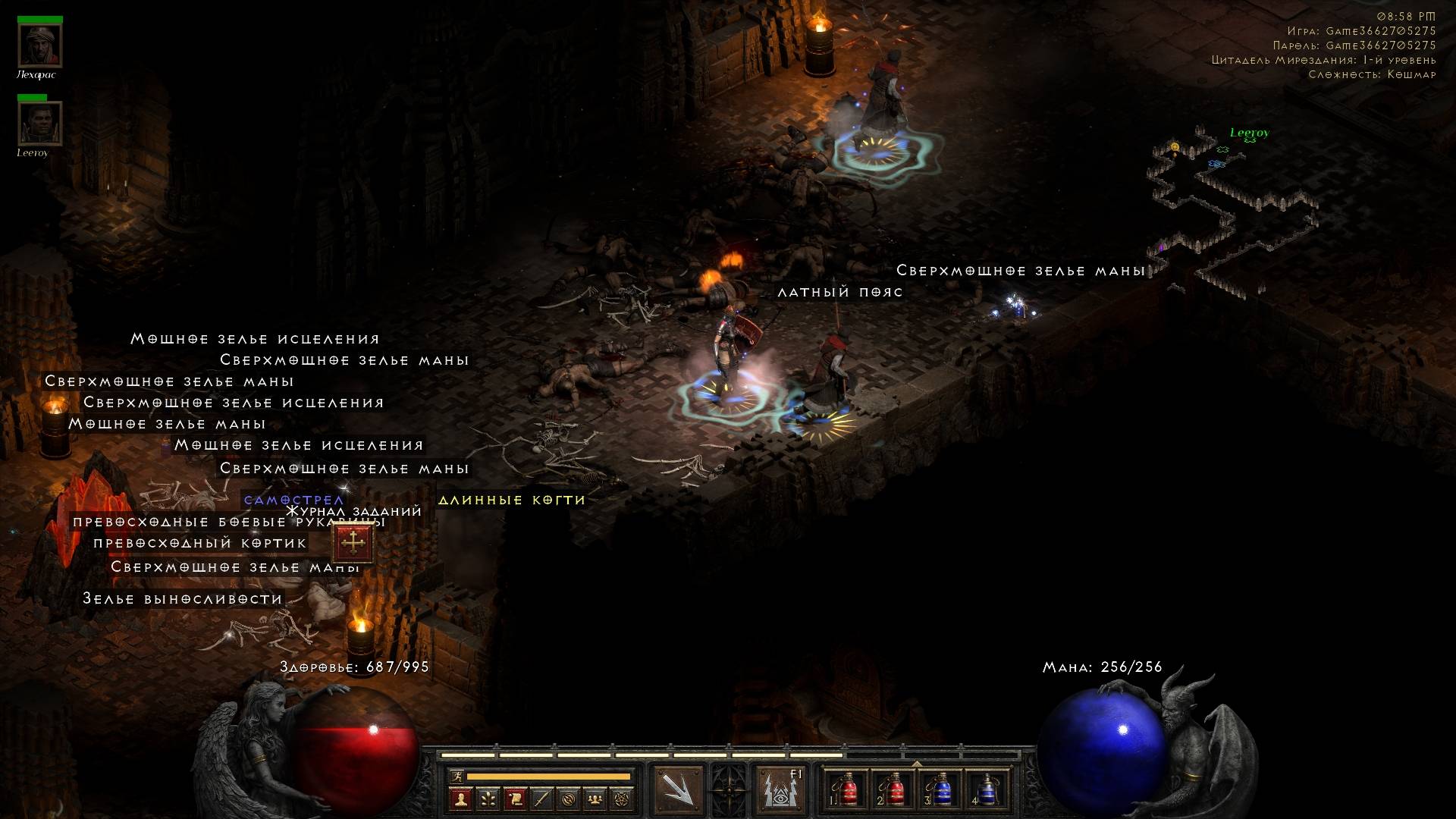Open the party screen button

pyautogui.click(x=596, y=799)
